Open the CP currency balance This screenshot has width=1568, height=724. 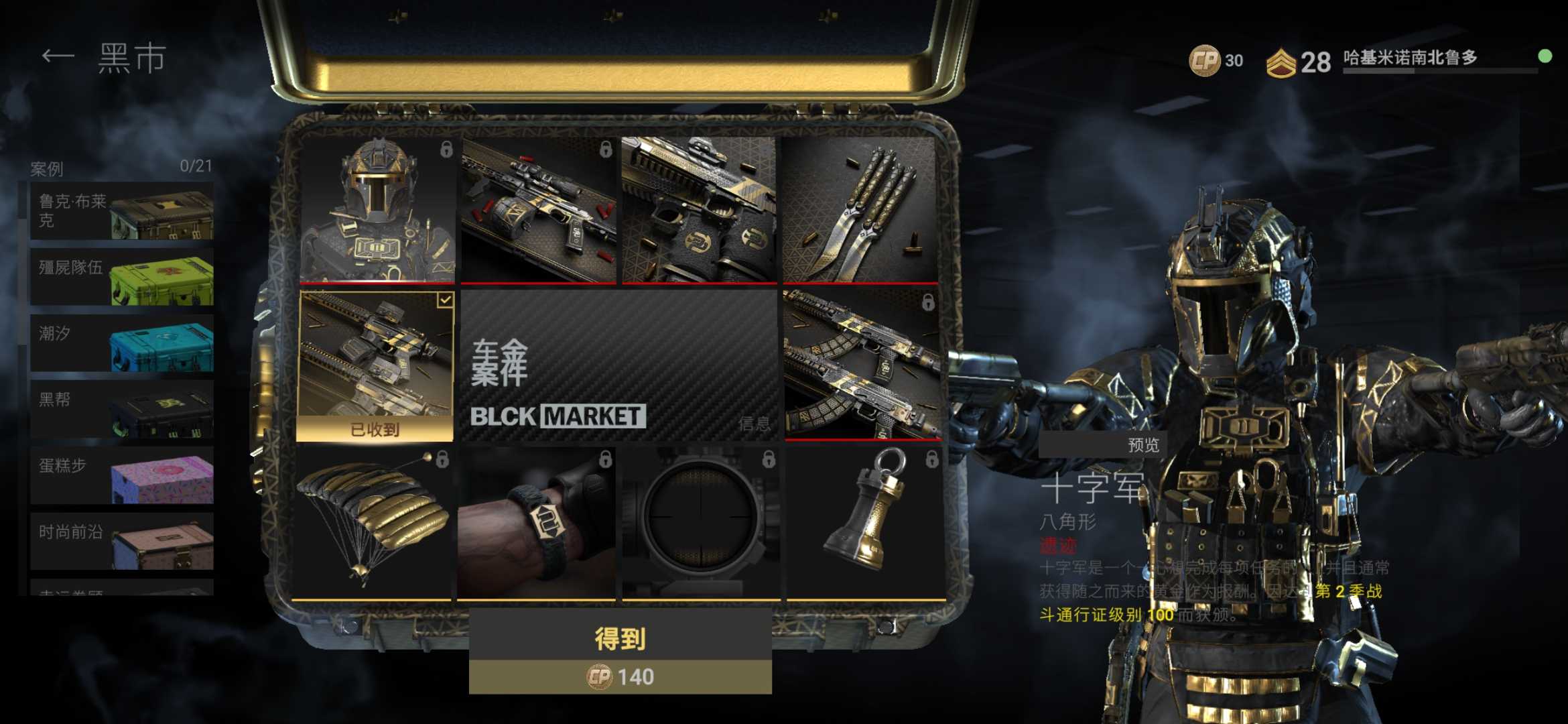pyautogui.click(x=1216, y=61)
